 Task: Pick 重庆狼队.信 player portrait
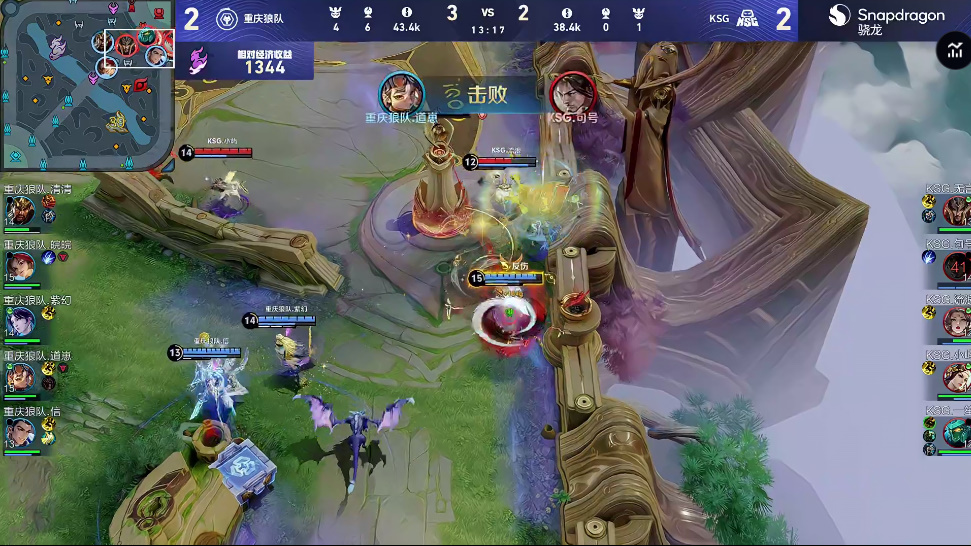(20, 431)
